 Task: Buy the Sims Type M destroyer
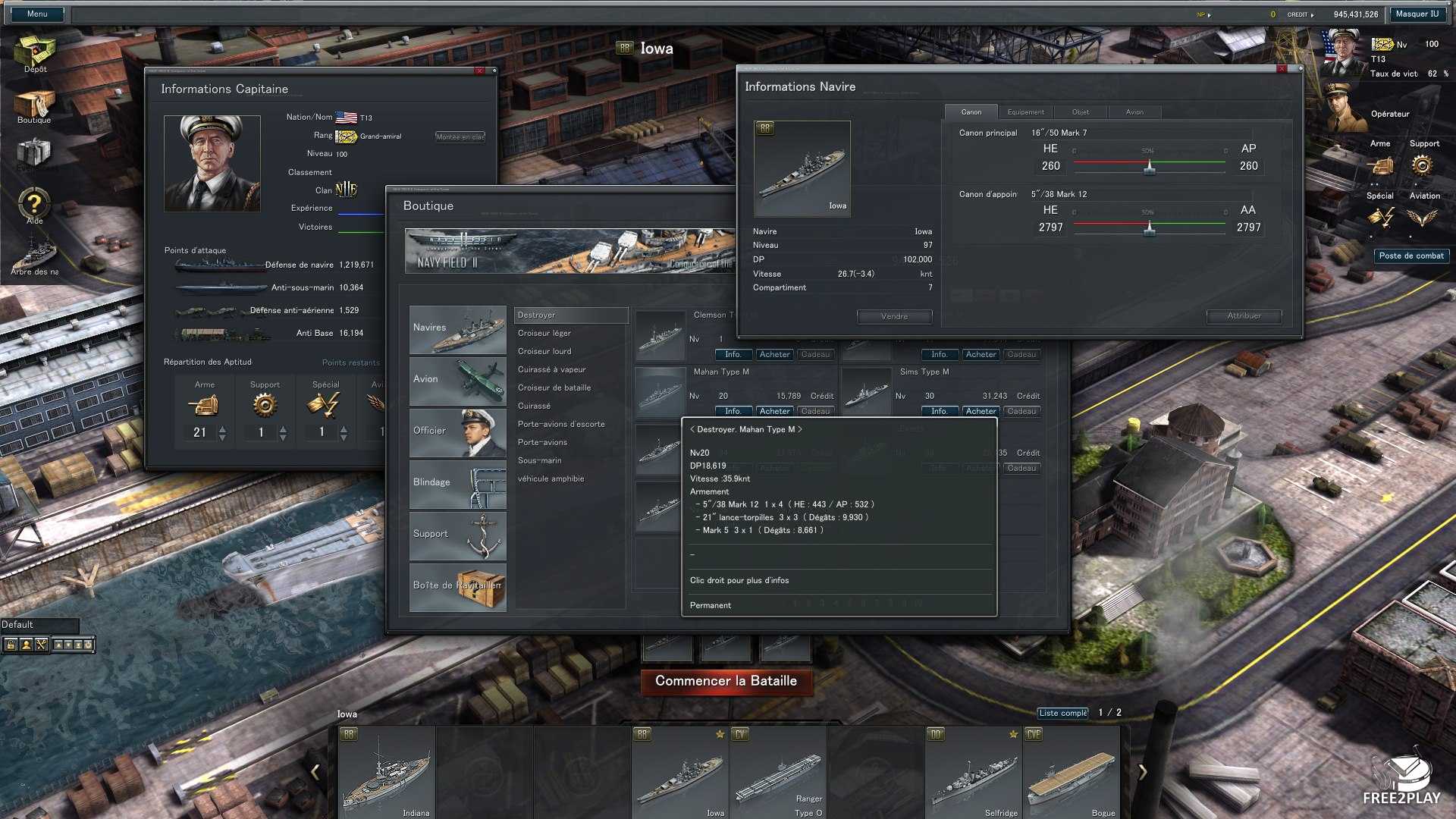click(981, 411)
